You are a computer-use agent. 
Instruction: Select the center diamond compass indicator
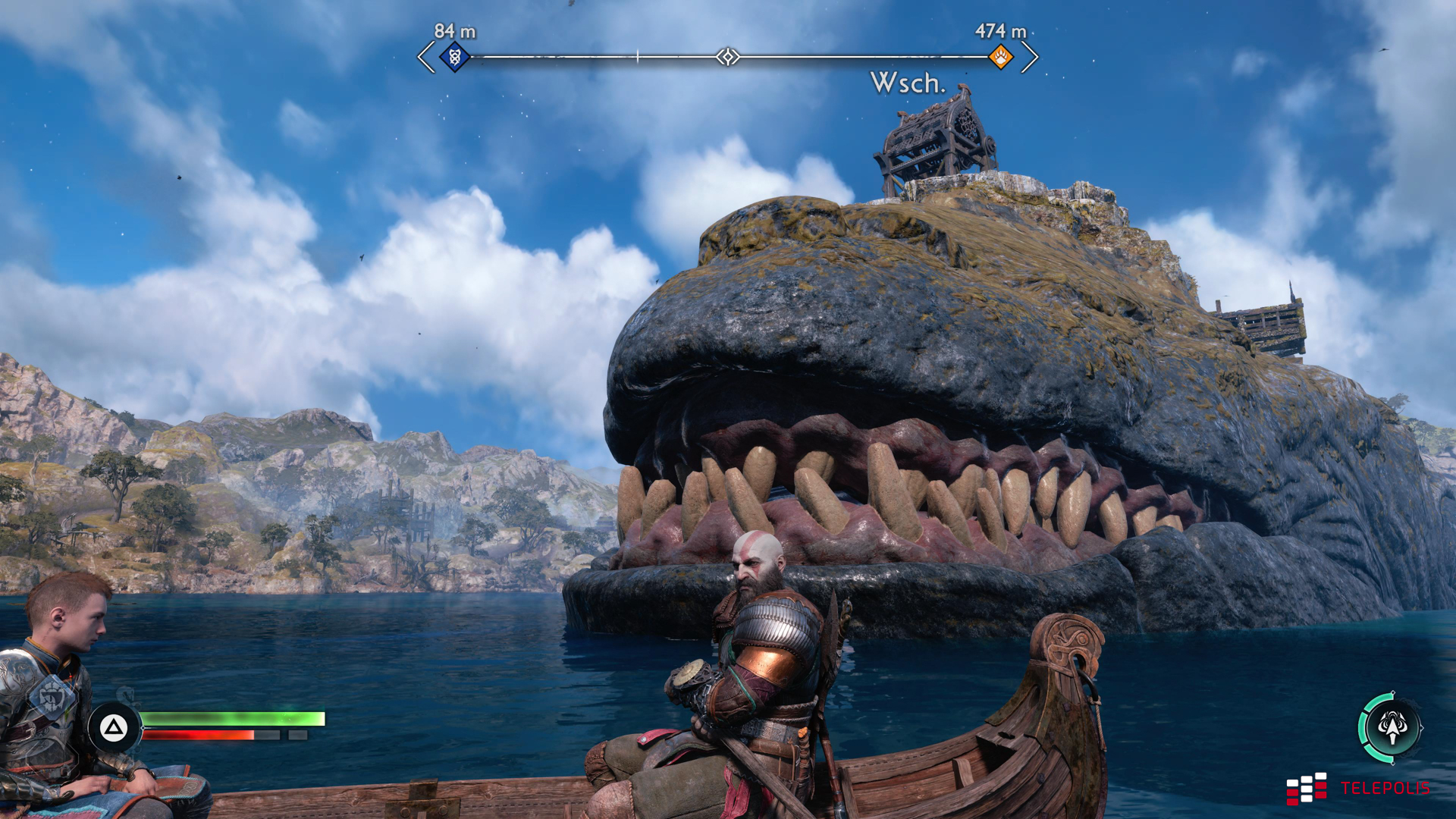click(x=728, y=57)
